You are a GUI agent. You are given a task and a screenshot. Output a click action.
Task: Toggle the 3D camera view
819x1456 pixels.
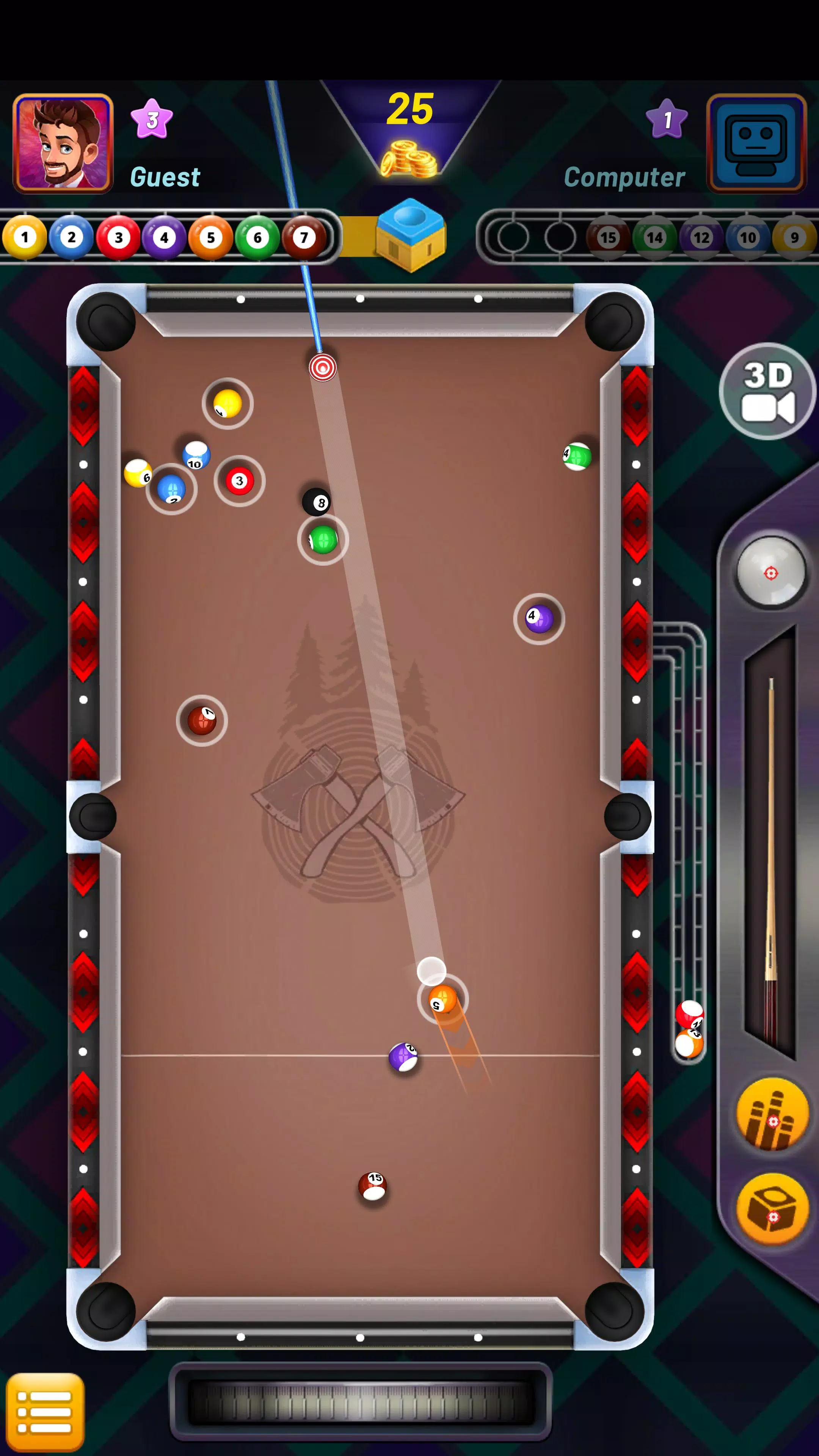point(767,391)
